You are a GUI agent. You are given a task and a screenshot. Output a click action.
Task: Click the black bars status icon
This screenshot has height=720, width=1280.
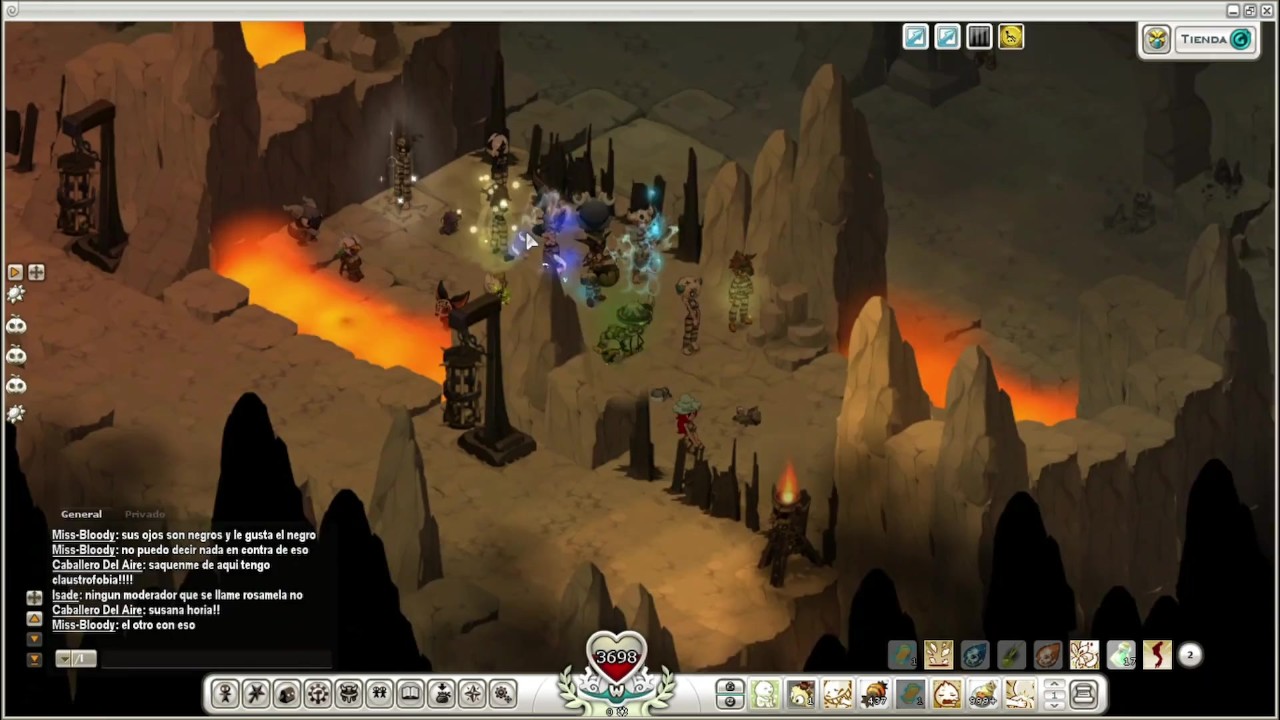(x=979, y=37)
